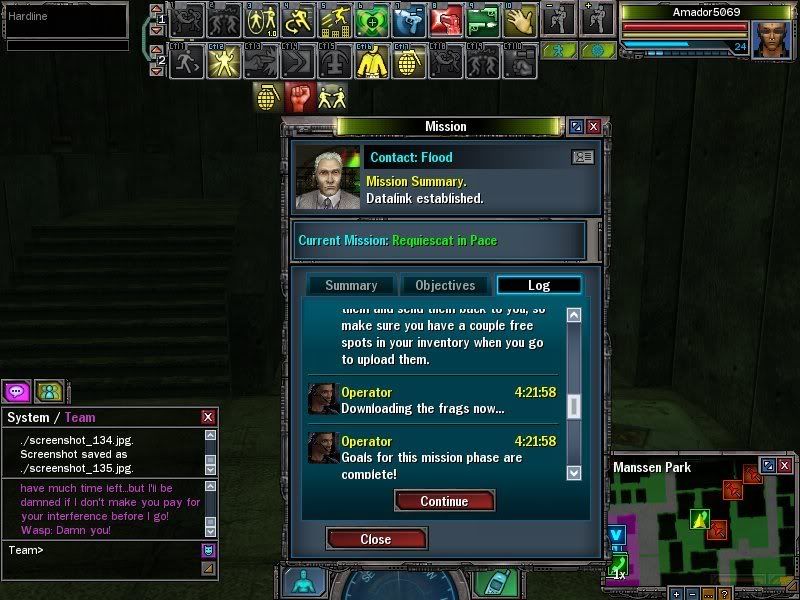Click the red Close button
Viewport: 800px width, 600px height.
(x=376, y=539)
